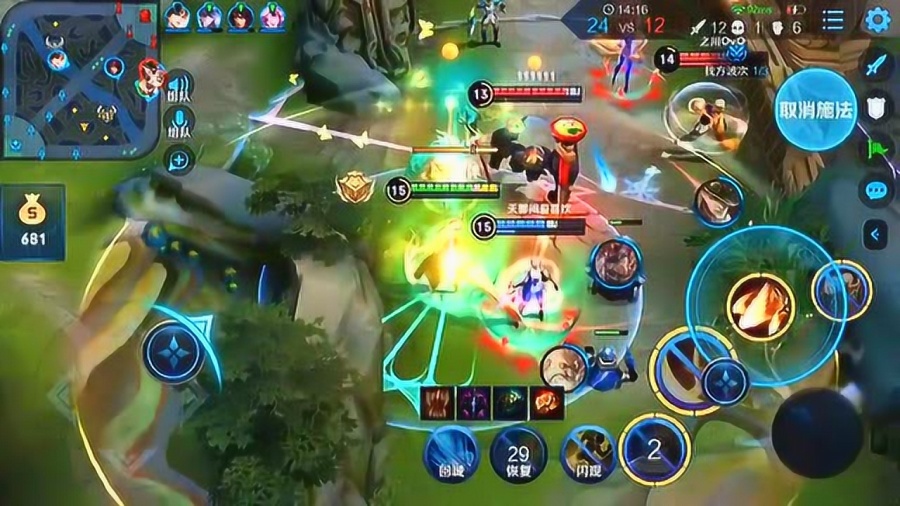
Task: Open the chat plus button below the microphone
Action: click(180, 158)
